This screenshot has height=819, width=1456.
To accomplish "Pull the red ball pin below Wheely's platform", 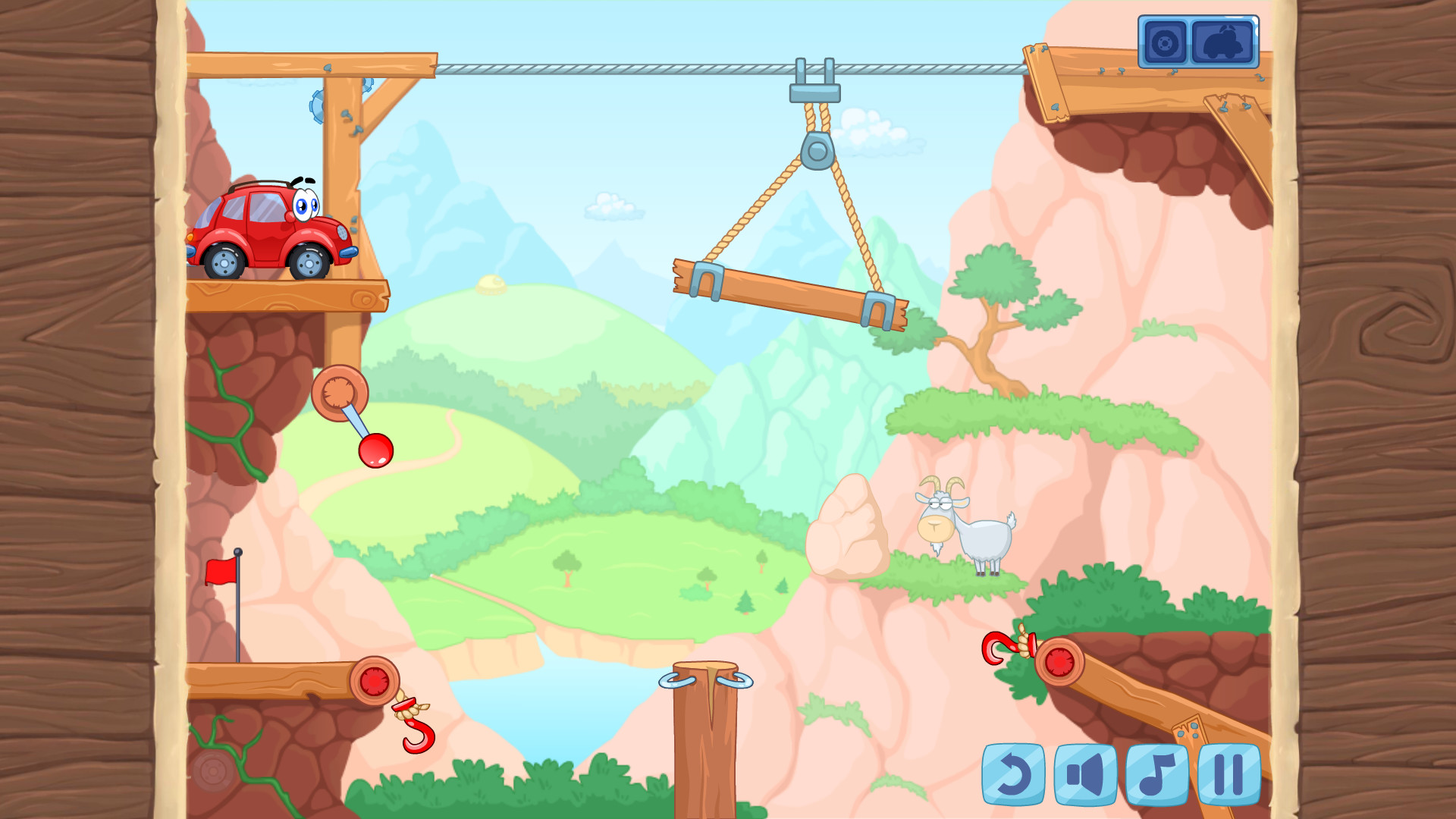I will point(377,450).
